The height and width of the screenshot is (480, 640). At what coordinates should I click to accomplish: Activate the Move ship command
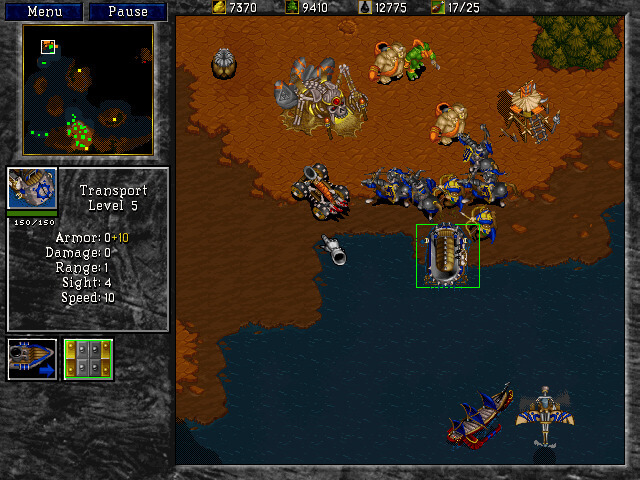pos(31,359)
